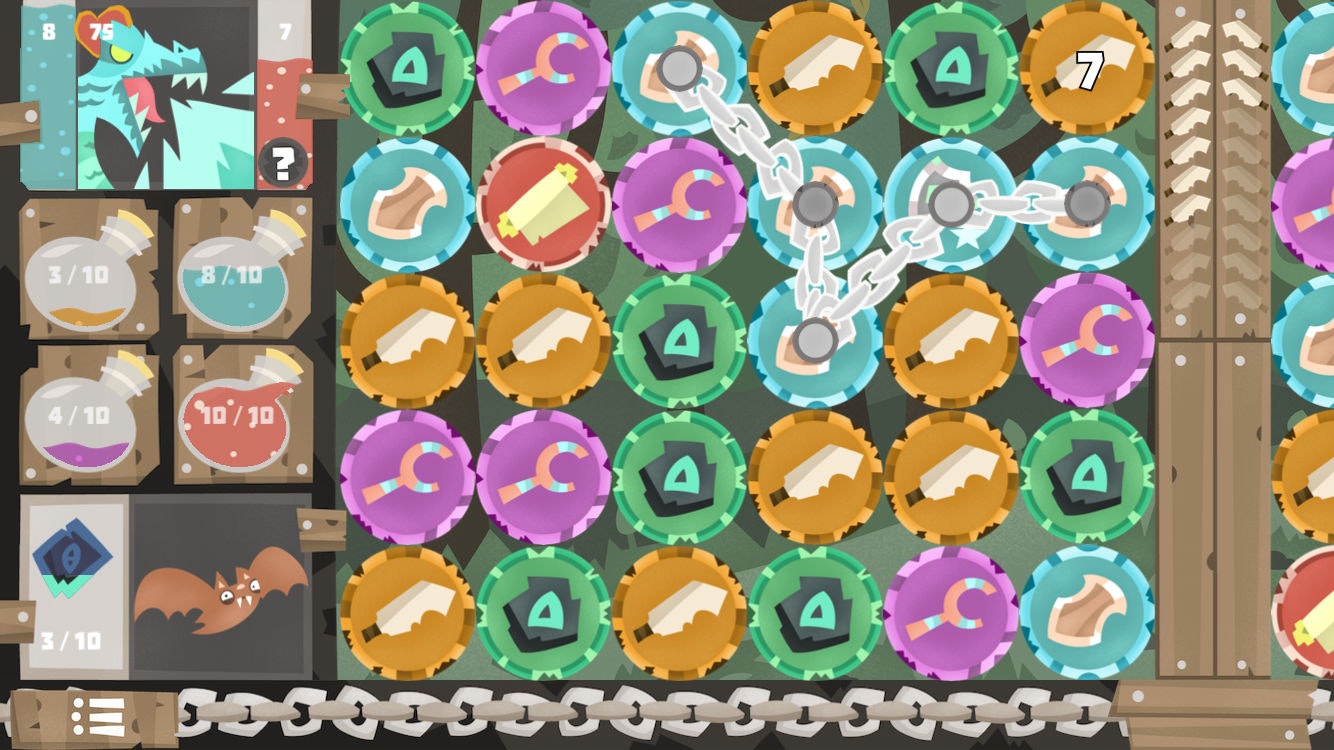Select the red scroll tile on the board
This screenshot has width=1334, height=750.
click(547, 207)
